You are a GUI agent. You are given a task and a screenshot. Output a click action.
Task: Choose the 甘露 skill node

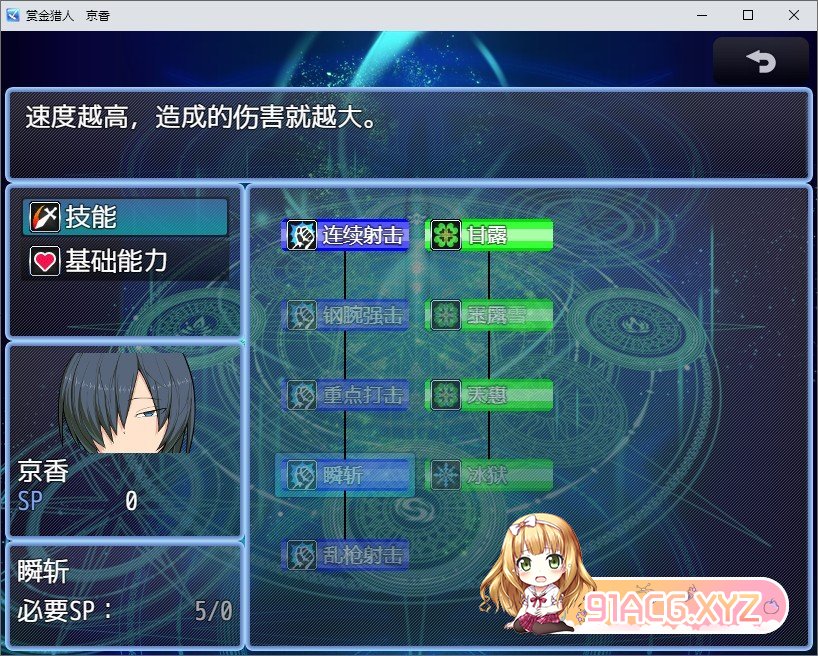tap(489, 235)
